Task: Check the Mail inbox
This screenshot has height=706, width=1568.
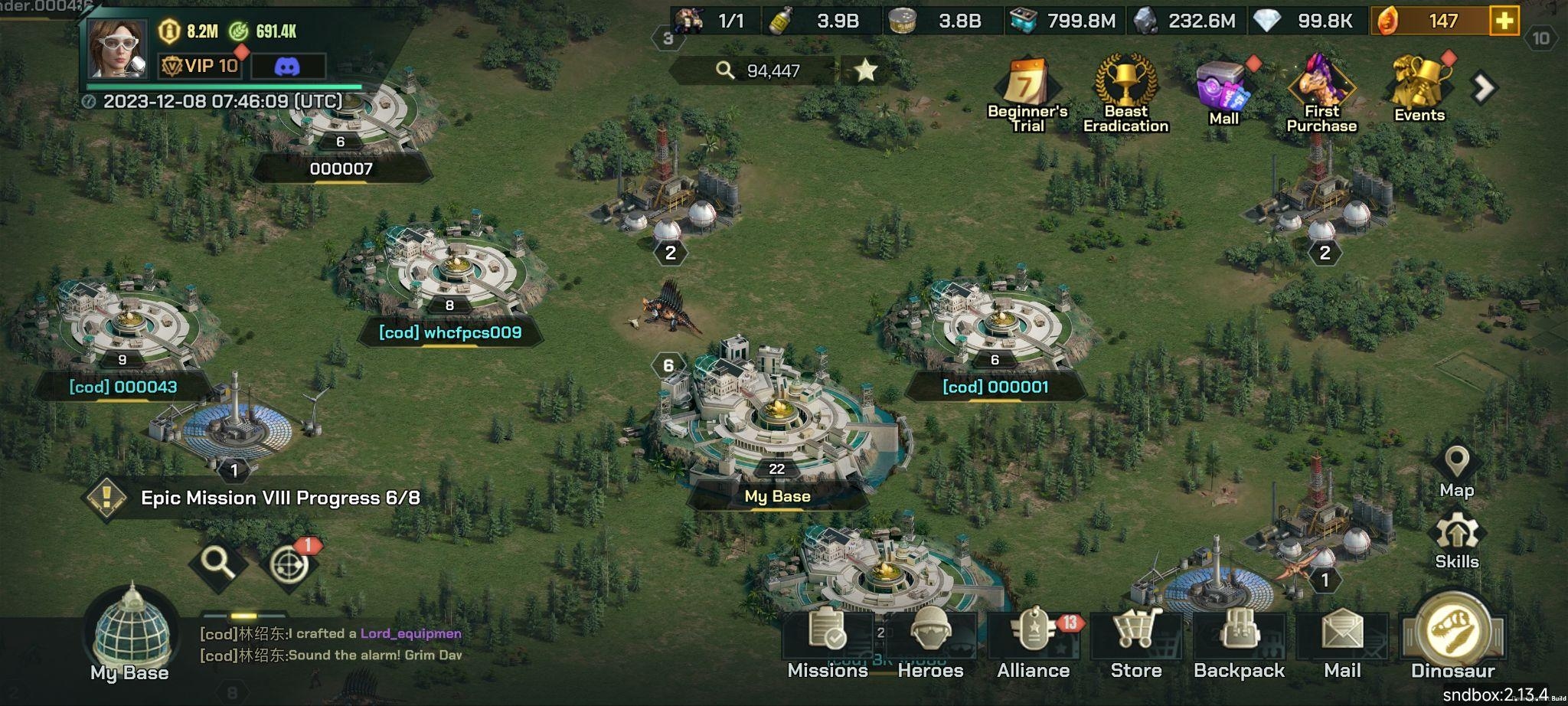Action: pyautogui.click(x=1342, y=642)
